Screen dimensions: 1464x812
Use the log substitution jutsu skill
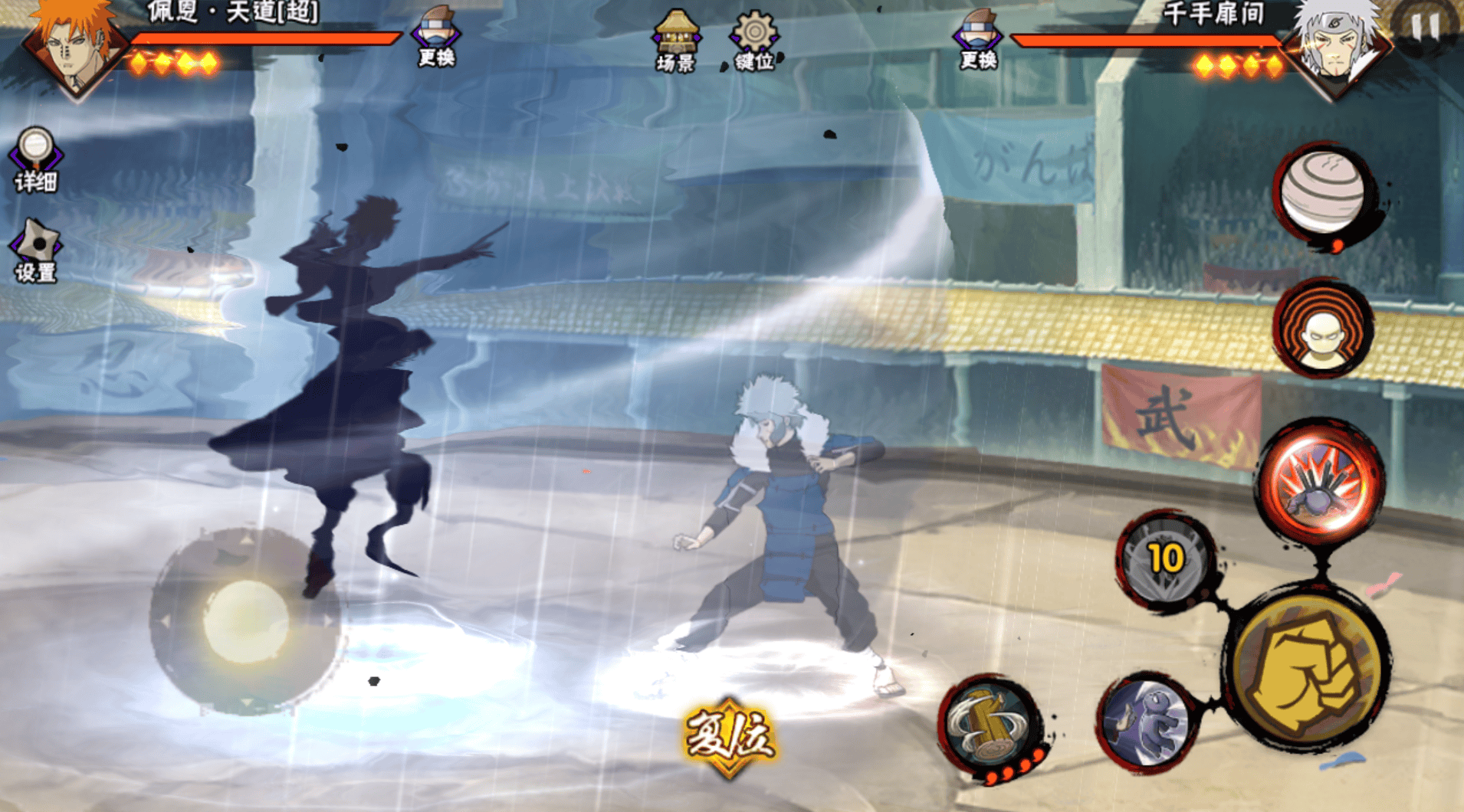coord(990,725)
